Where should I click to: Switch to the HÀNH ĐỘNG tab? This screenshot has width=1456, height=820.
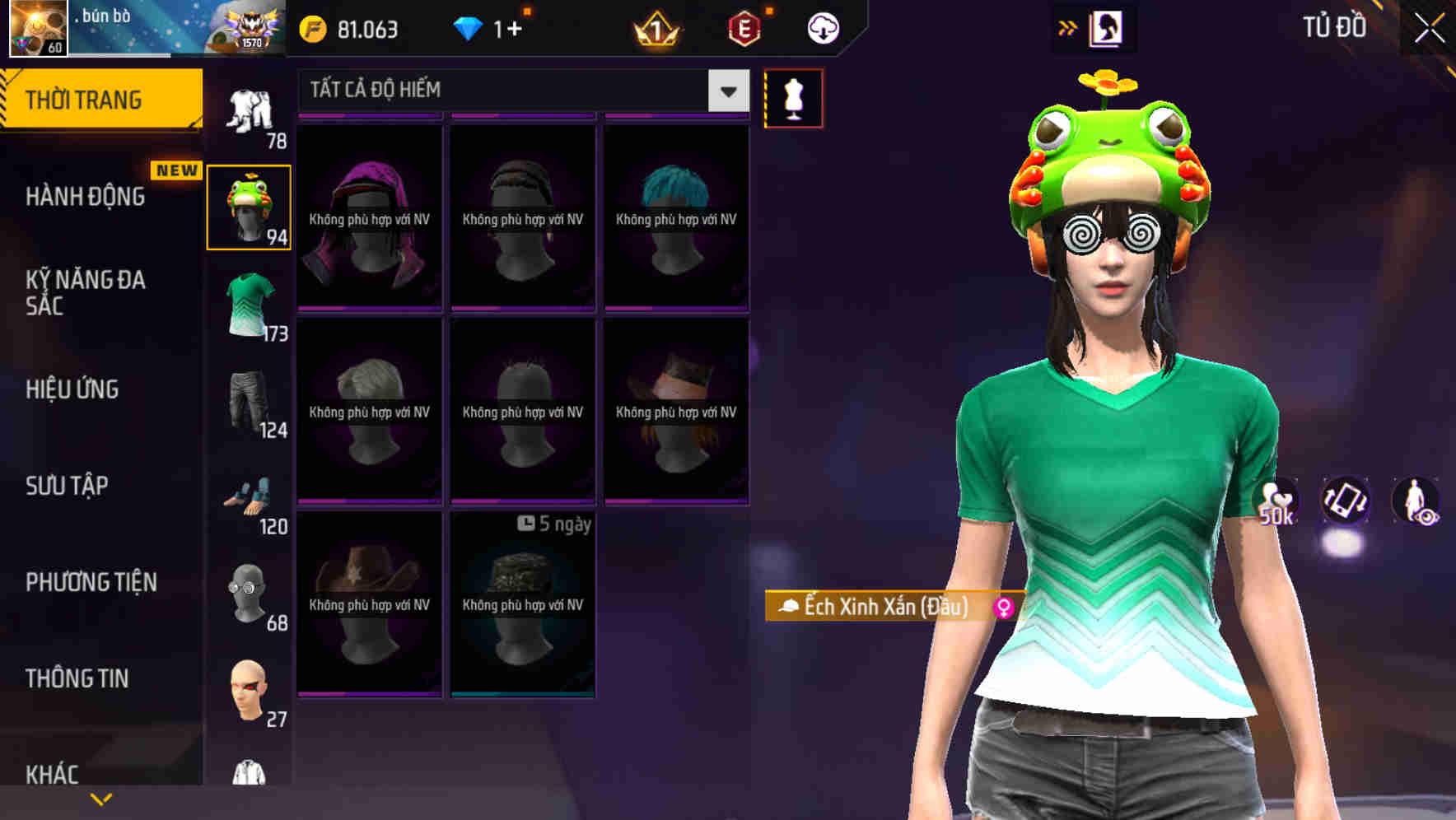coord(86,196)
